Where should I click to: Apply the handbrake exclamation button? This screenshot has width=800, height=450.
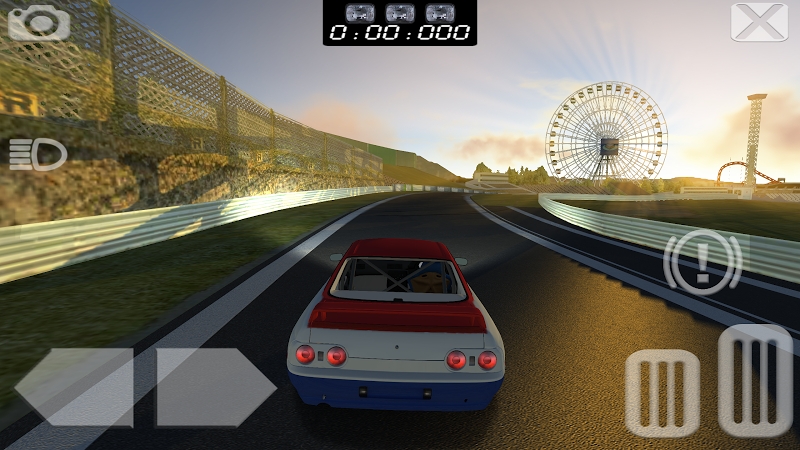tap(702, 261)
